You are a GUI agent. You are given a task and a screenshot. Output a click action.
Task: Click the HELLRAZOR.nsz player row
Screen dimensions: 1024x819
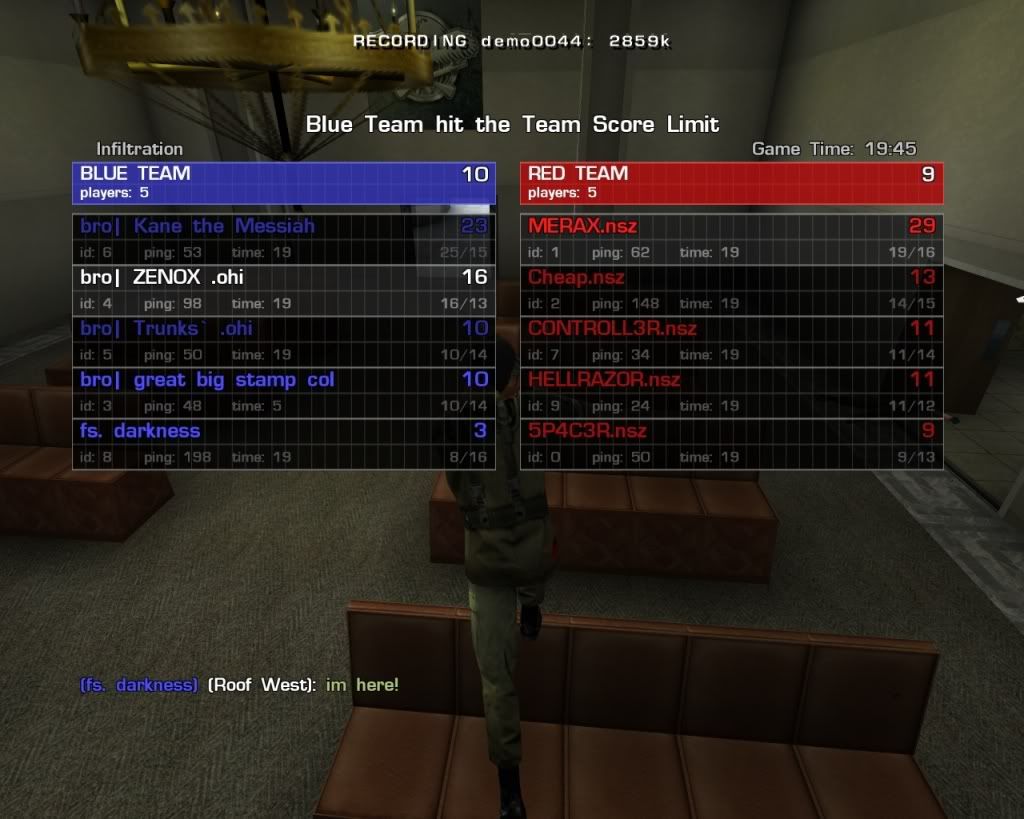point(731,392)
